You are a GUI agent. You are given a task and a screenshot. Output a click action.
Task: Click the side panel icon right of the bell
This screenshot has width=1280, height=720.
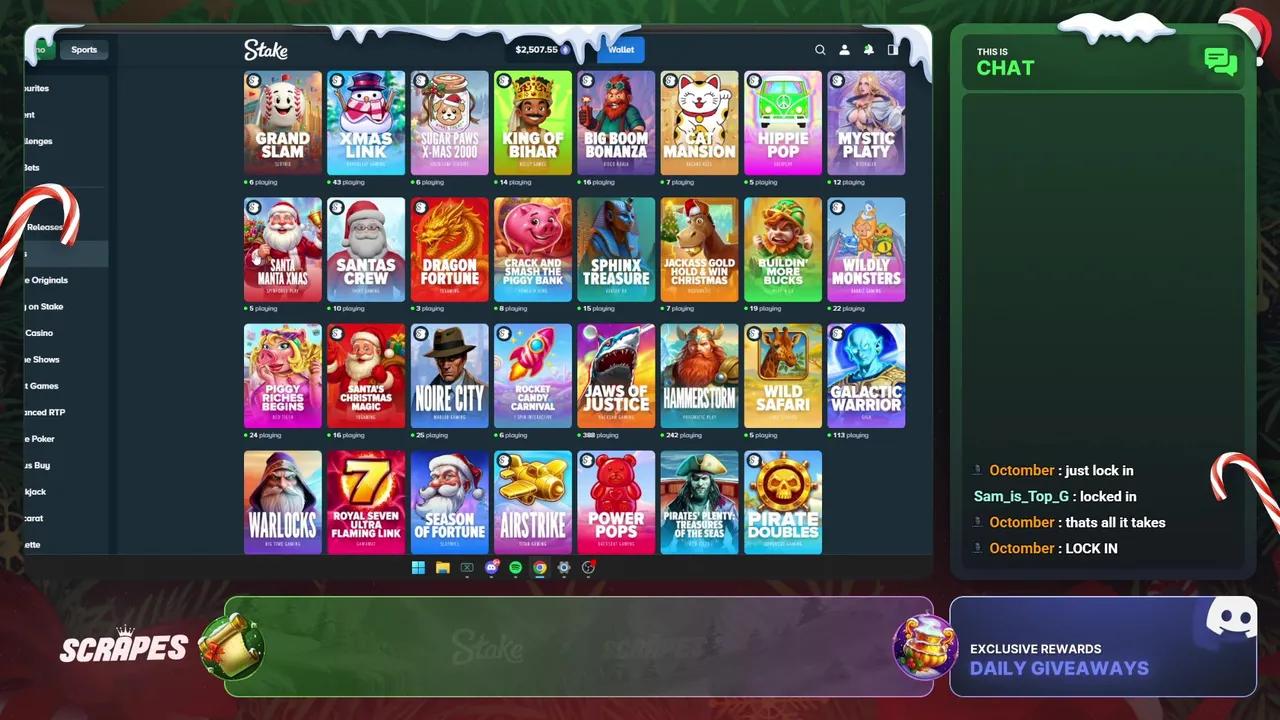tap(892, 50)
